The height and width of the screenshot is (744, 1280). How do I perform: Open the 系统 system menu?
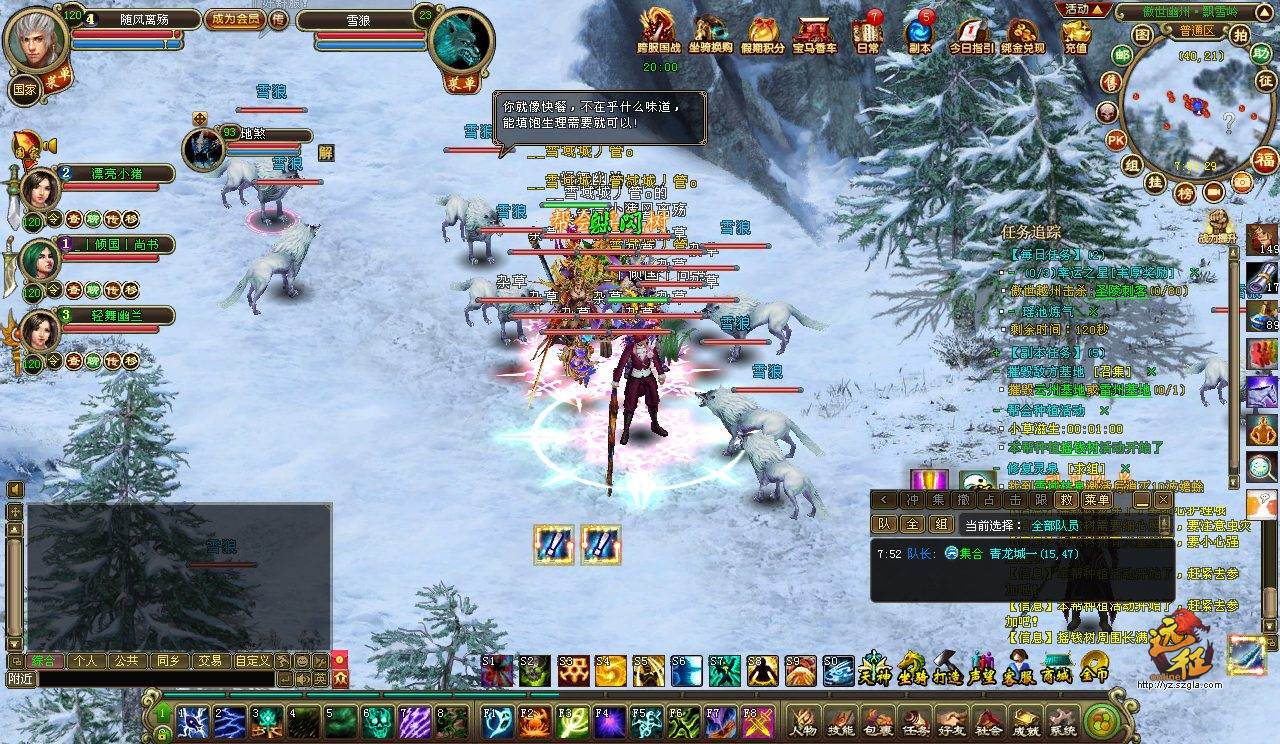(1061, 720)
